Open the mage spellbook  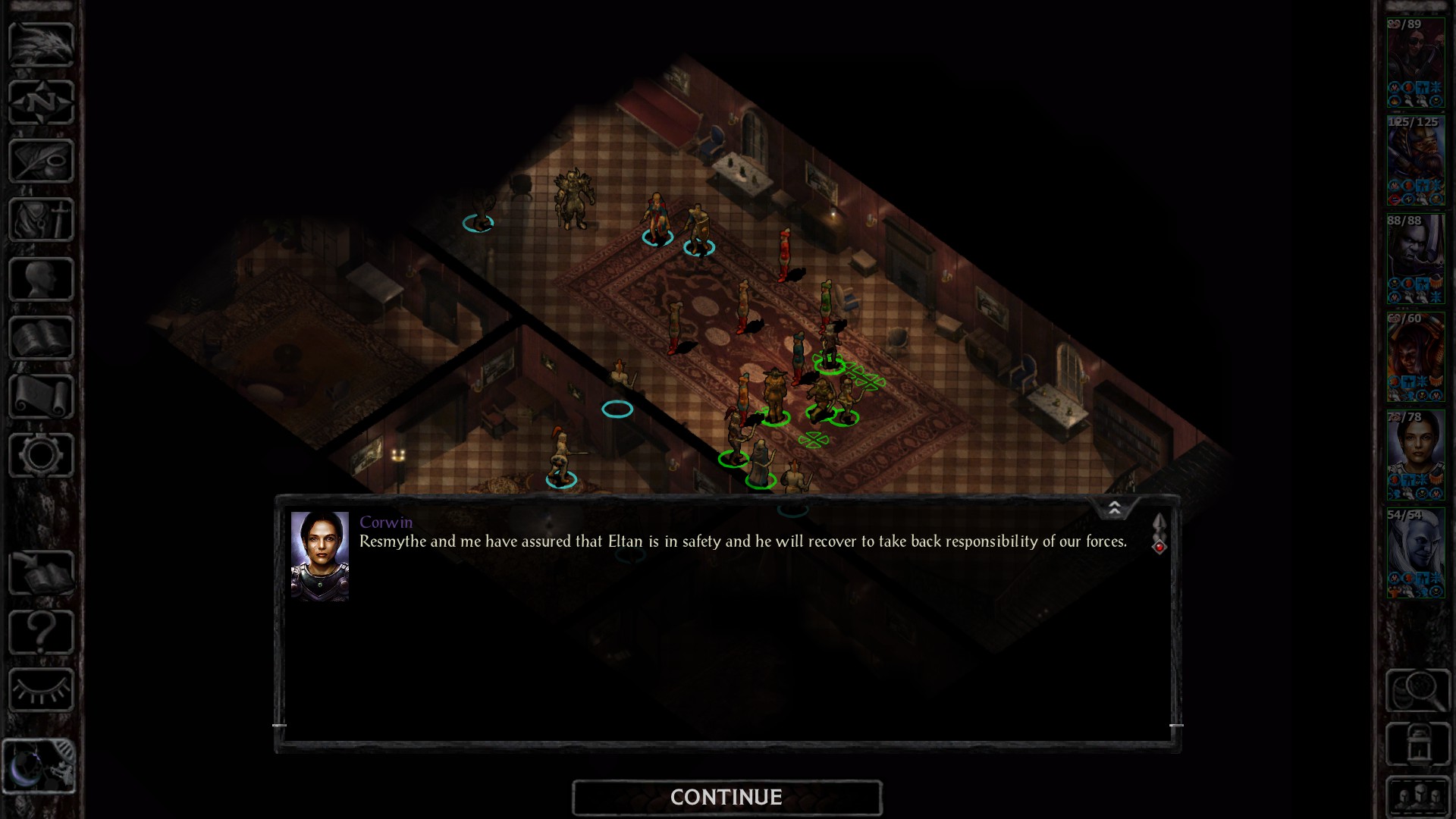41,337
